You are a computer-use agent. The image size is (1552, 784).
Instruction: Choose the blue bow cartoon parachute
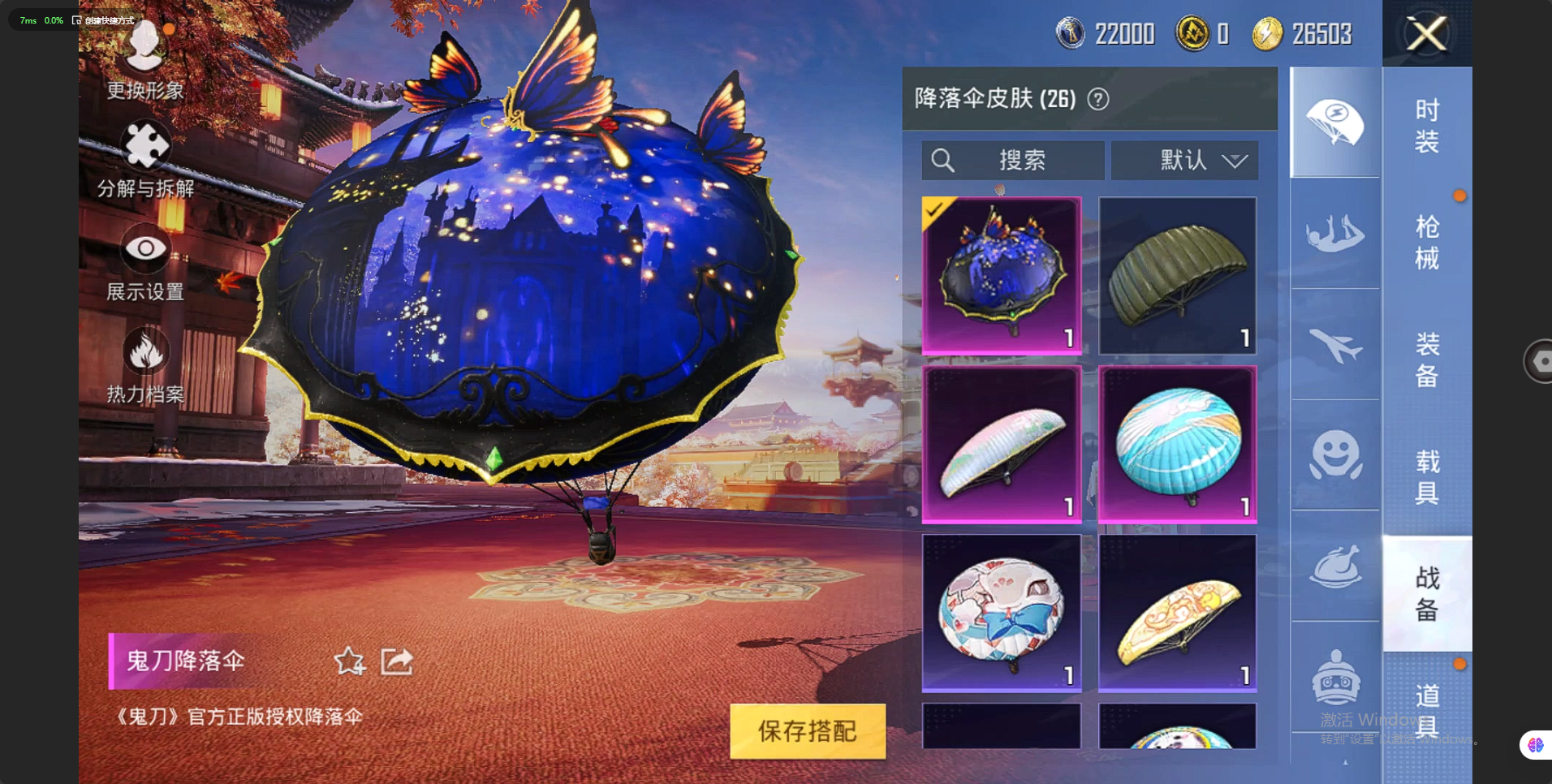(1001, 613)
